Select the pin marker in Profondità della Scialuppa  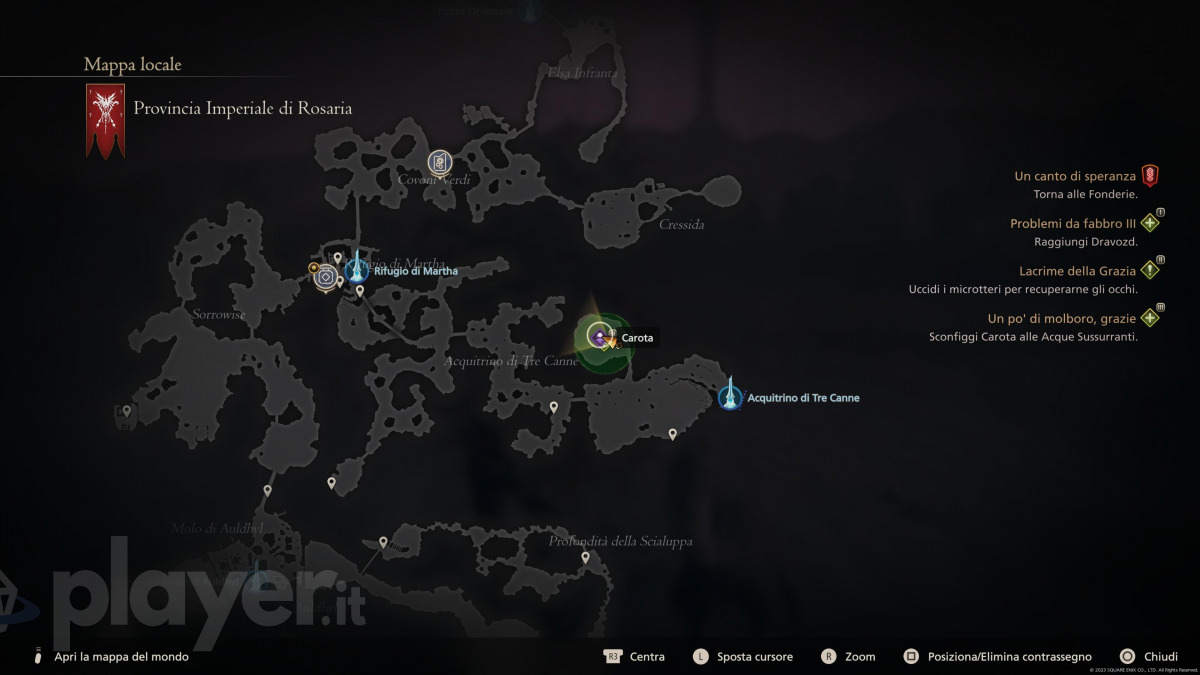click(586, 558)
